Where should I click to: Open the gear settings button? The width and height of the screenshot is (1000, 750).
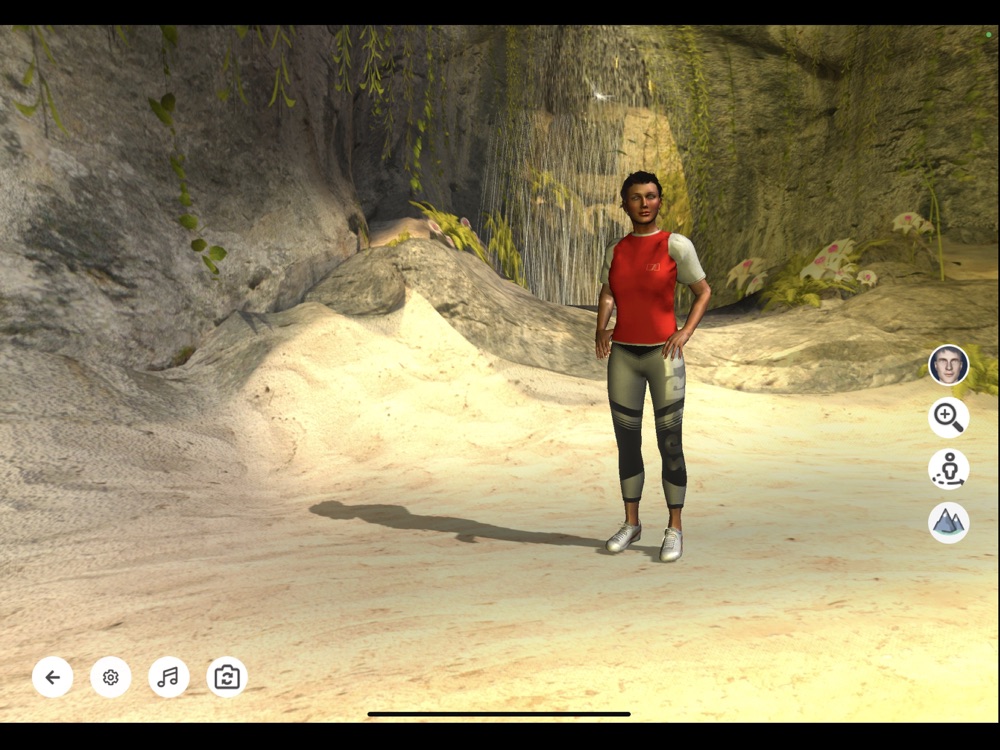pyautogui.click(x=110, y=677)
